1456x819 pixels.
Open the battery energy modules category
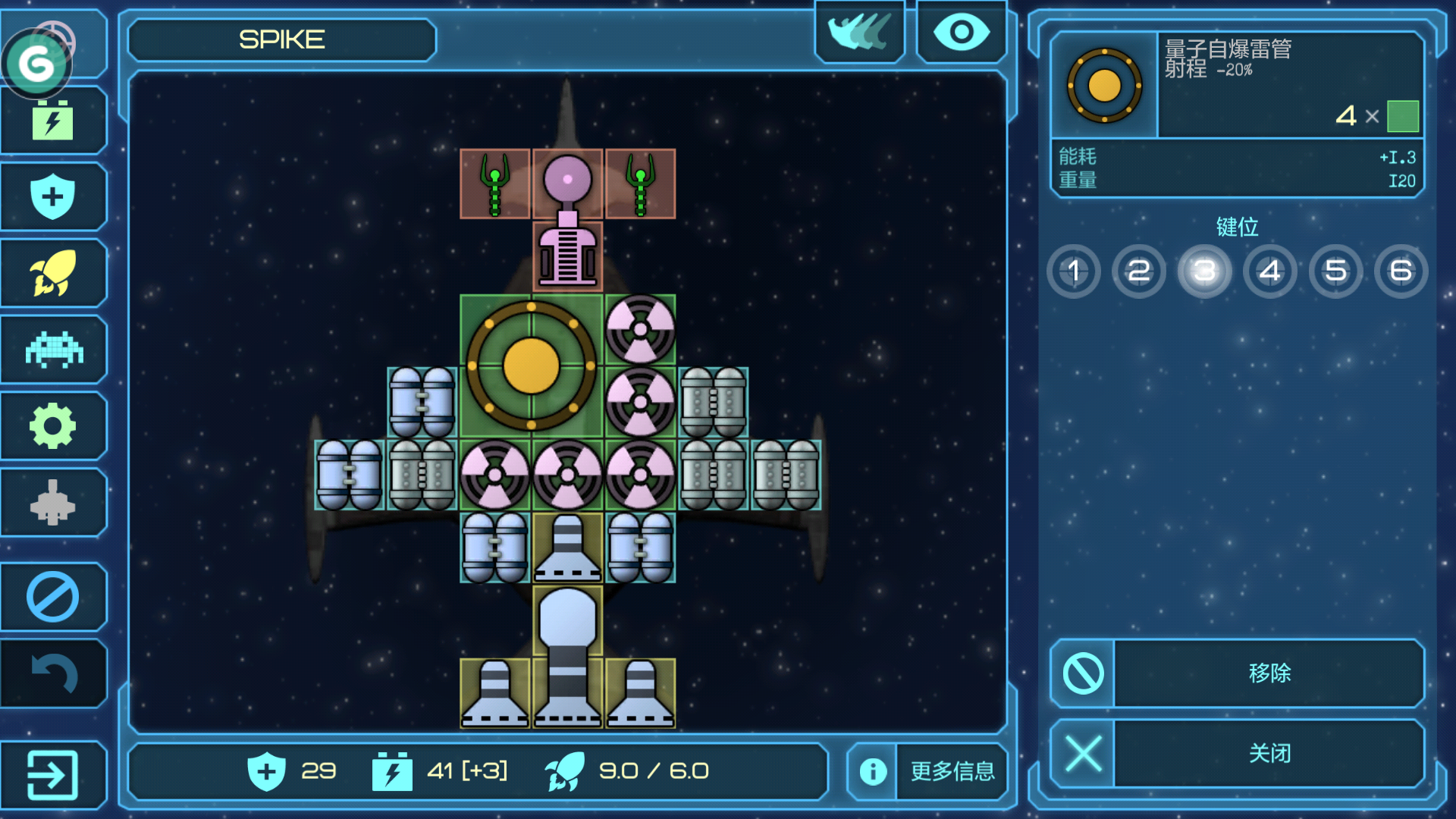point(52,121)
